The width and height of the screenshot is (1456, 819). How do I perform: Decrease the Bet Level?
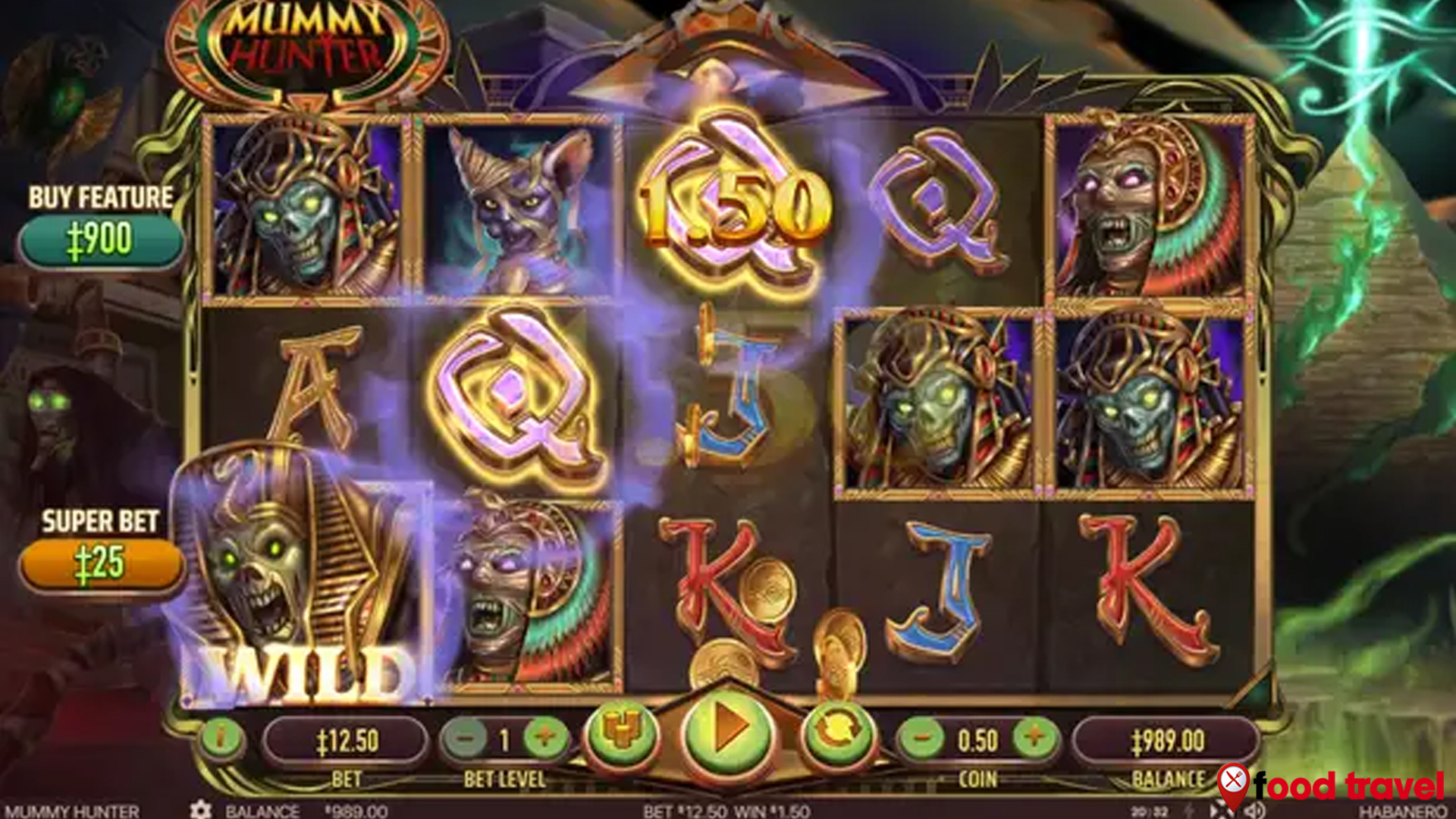466,739
